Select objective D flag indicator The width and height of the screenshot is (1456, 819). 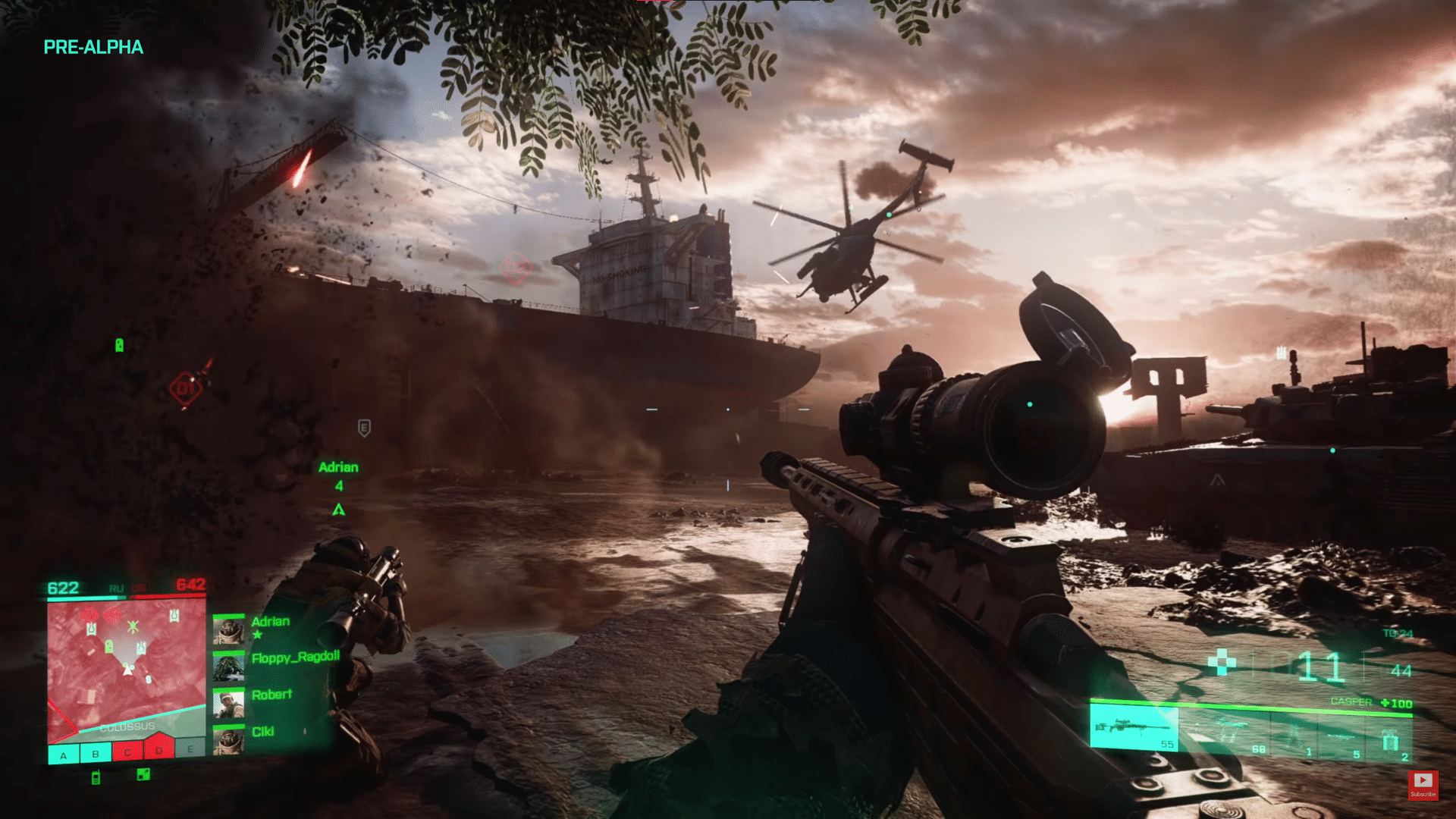tap(159, 749)
